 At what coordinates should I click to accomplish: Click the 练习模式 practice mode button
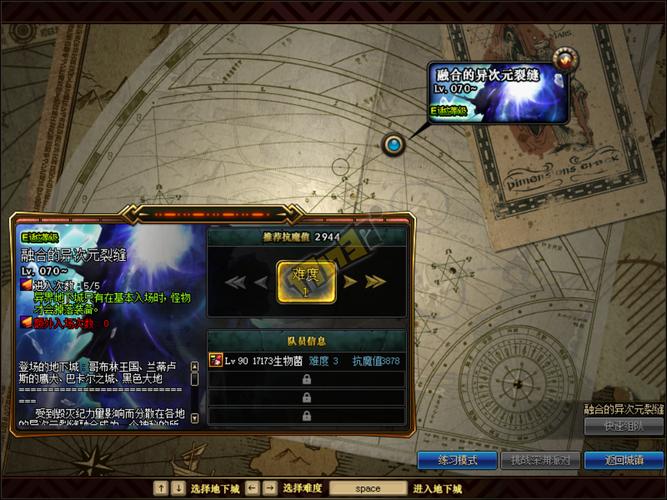[458, 460]
